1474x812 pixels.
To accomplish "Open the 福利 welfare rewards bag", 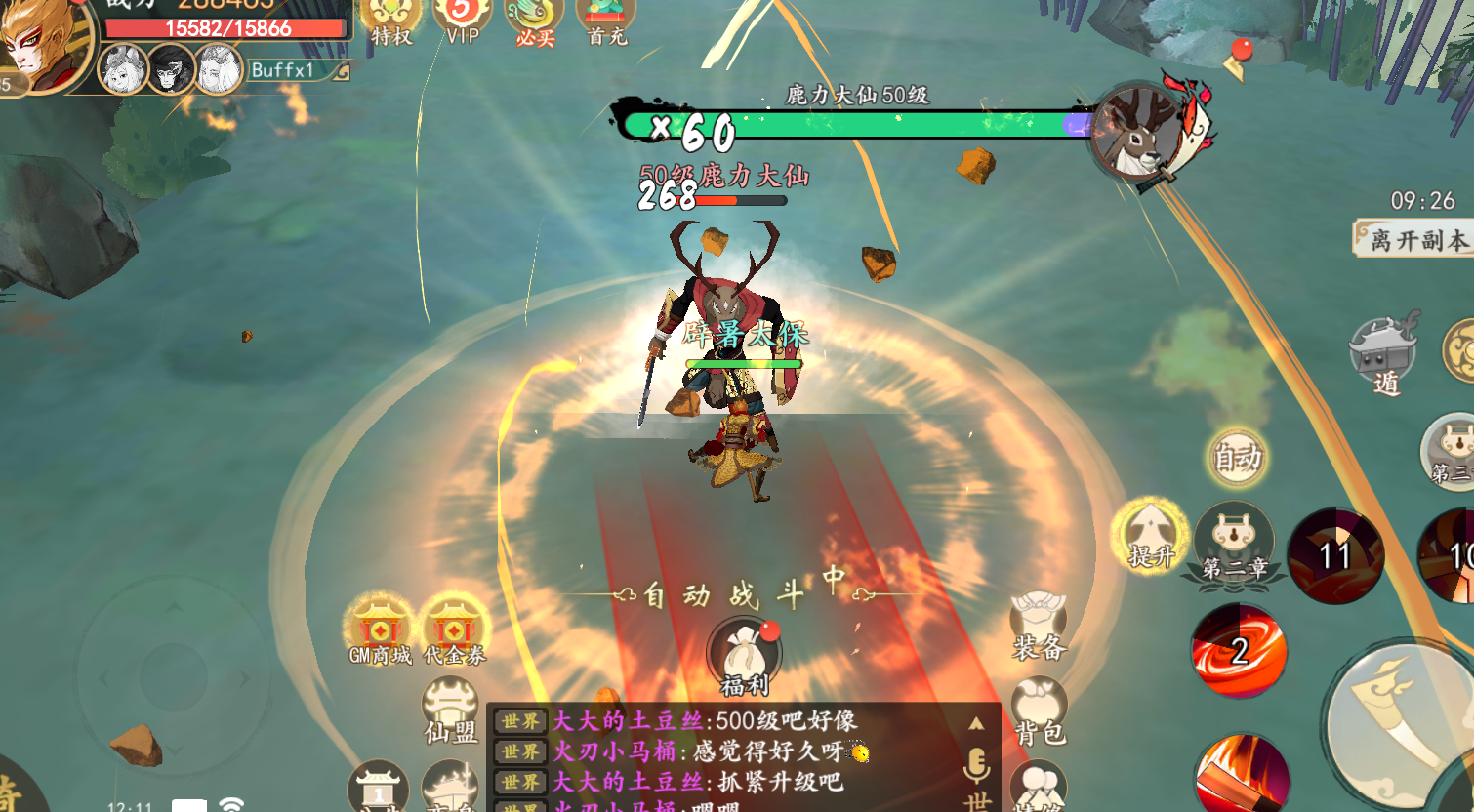I will pyautogui.click(x=745, y=658).
